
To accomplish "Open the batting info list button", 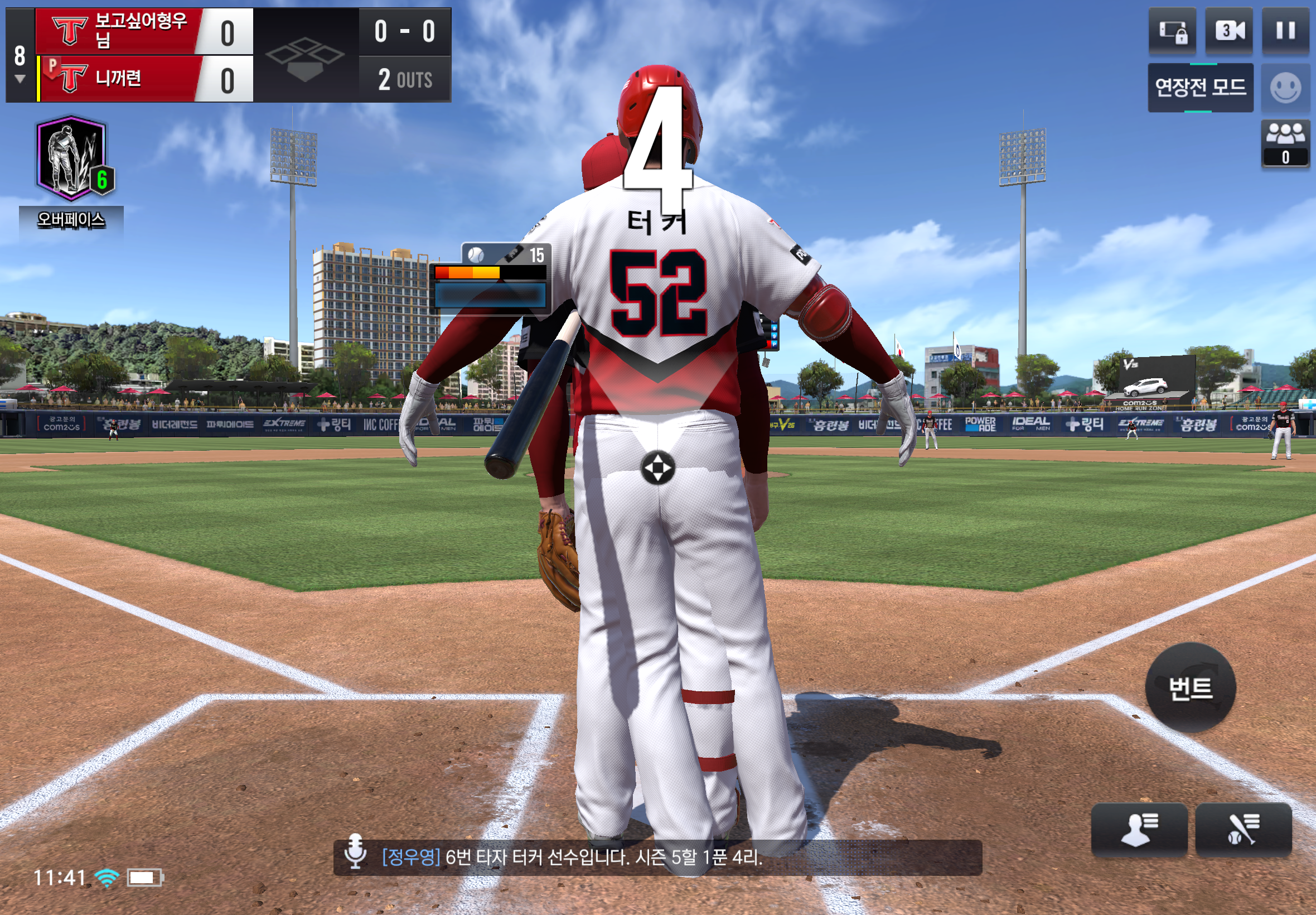I will [1242, 829].
